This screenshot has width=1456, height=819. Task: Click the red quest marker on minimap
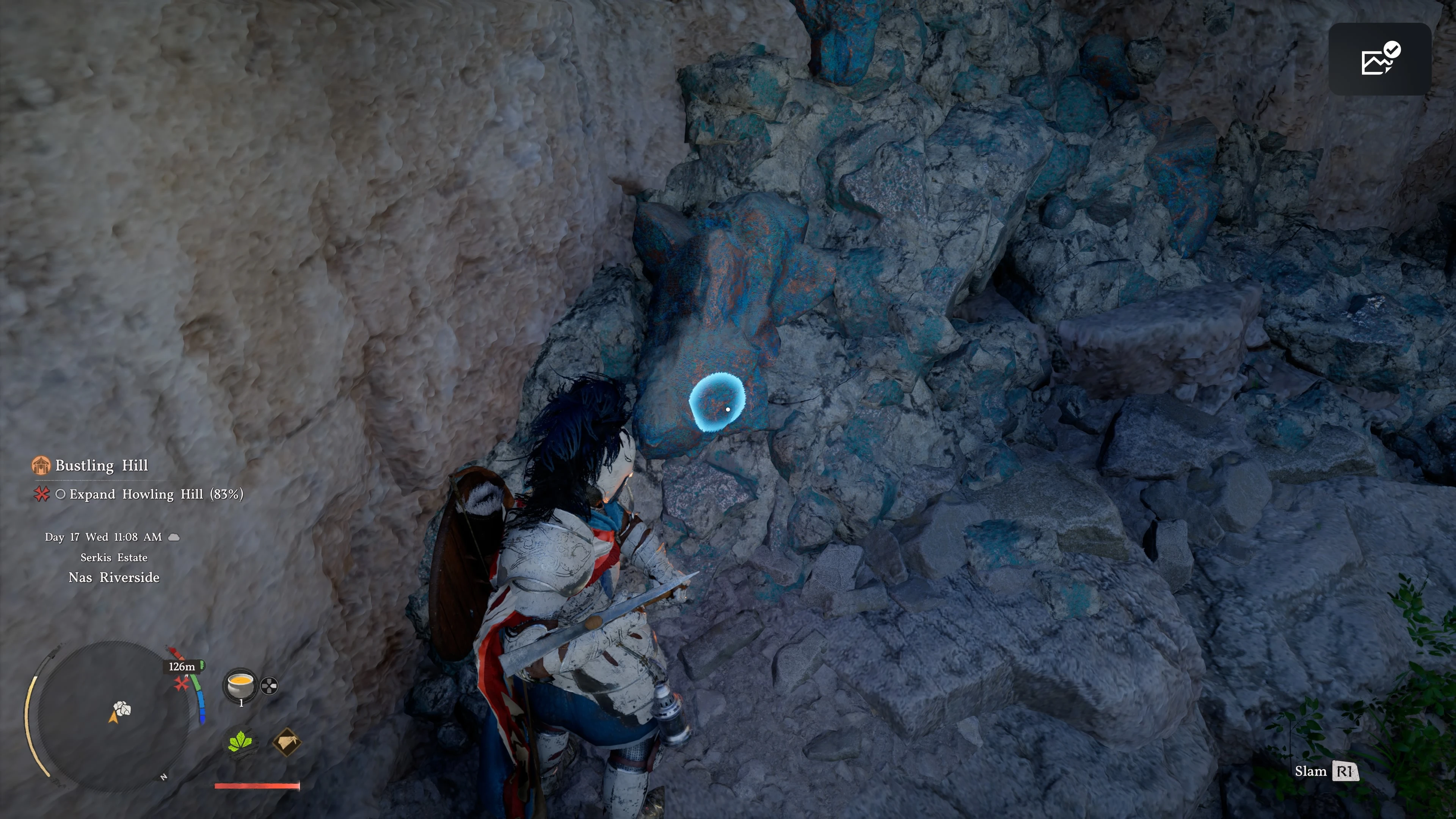(x=182, y=684)
